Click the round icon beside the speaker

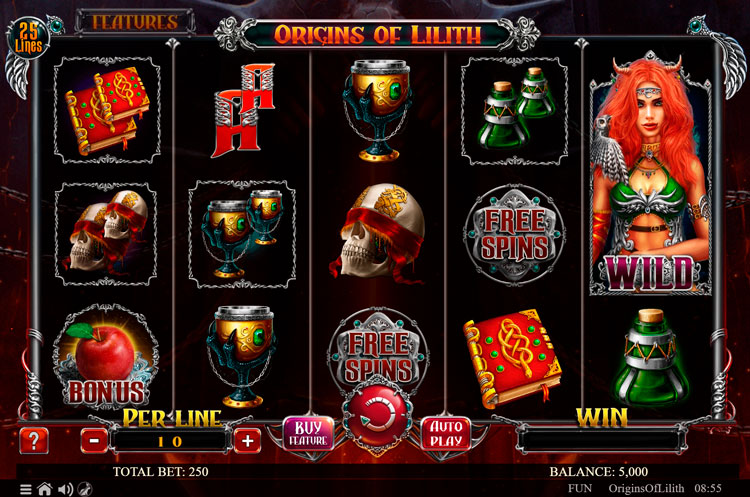[x=85, y=489]
